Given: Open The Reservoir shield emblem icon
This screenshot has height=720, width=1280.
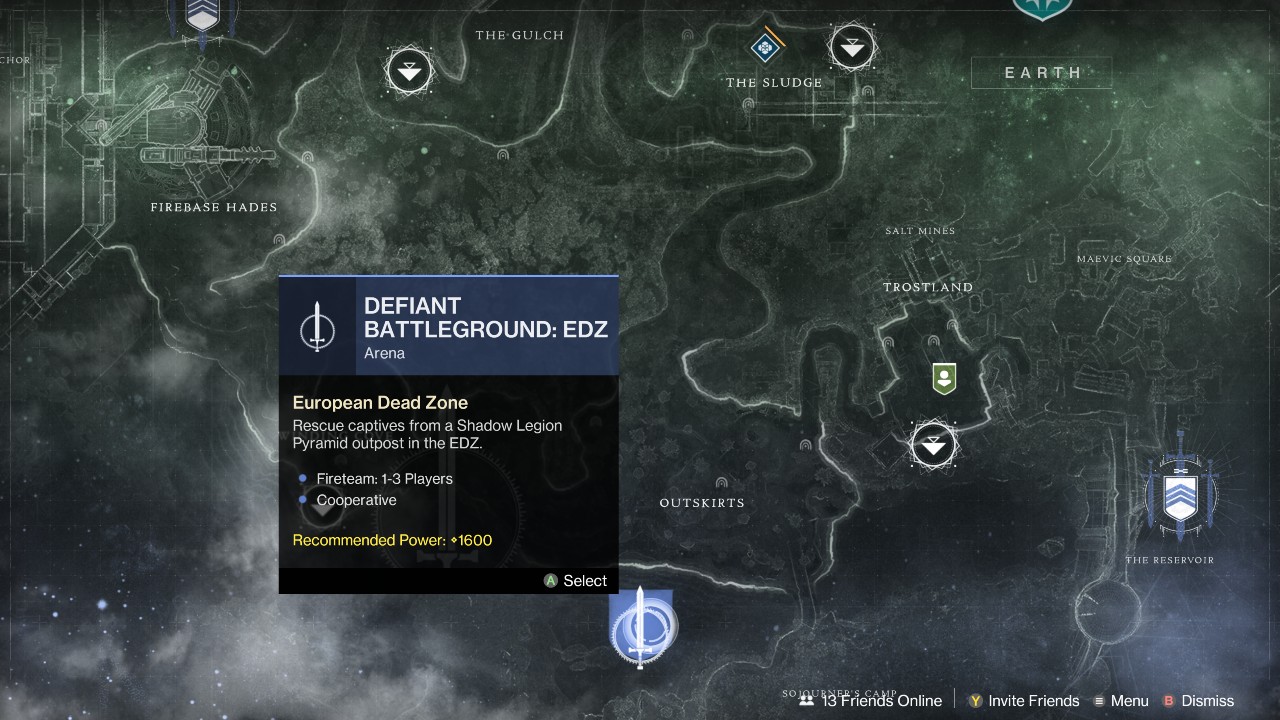Looking at the screenshot, I should pyautogui.click(x=1181, y=495).
